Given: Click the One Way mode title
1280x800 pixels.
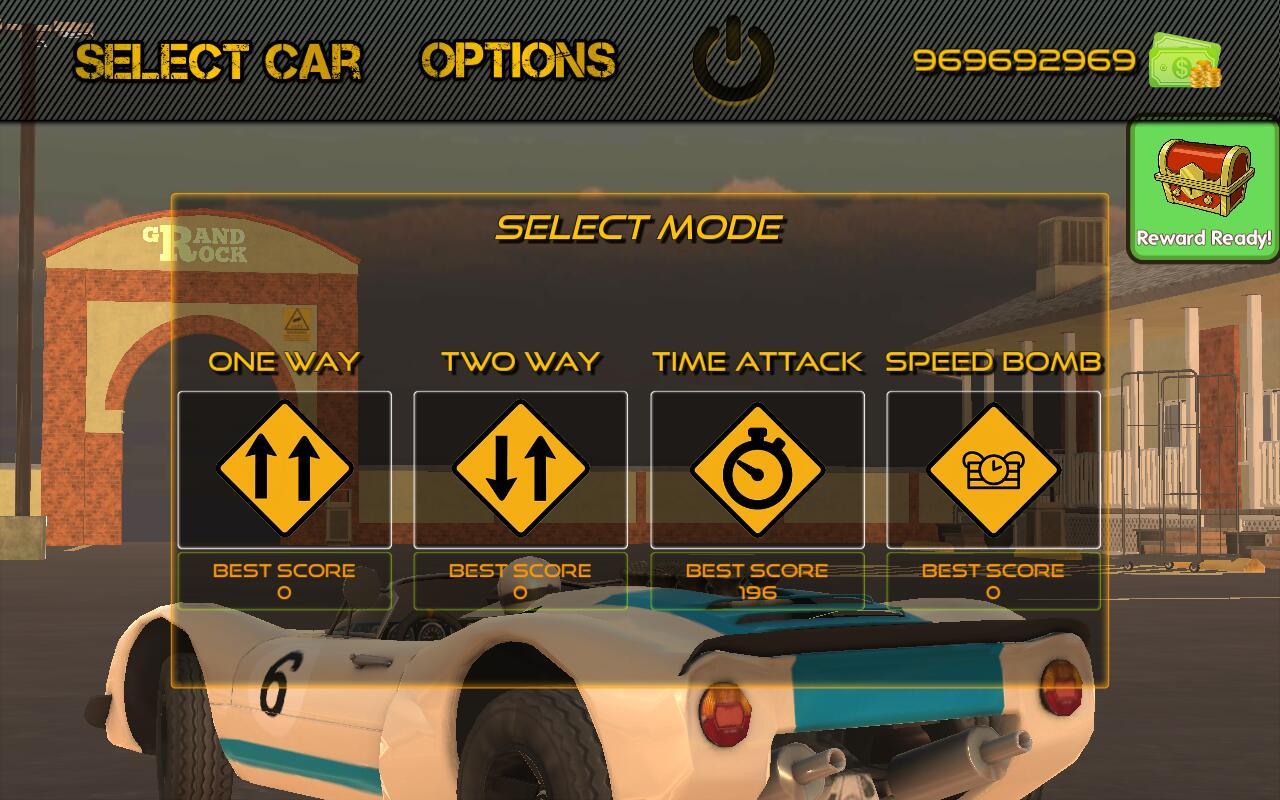Looking at the screenshot, I should tap(283, 362).
